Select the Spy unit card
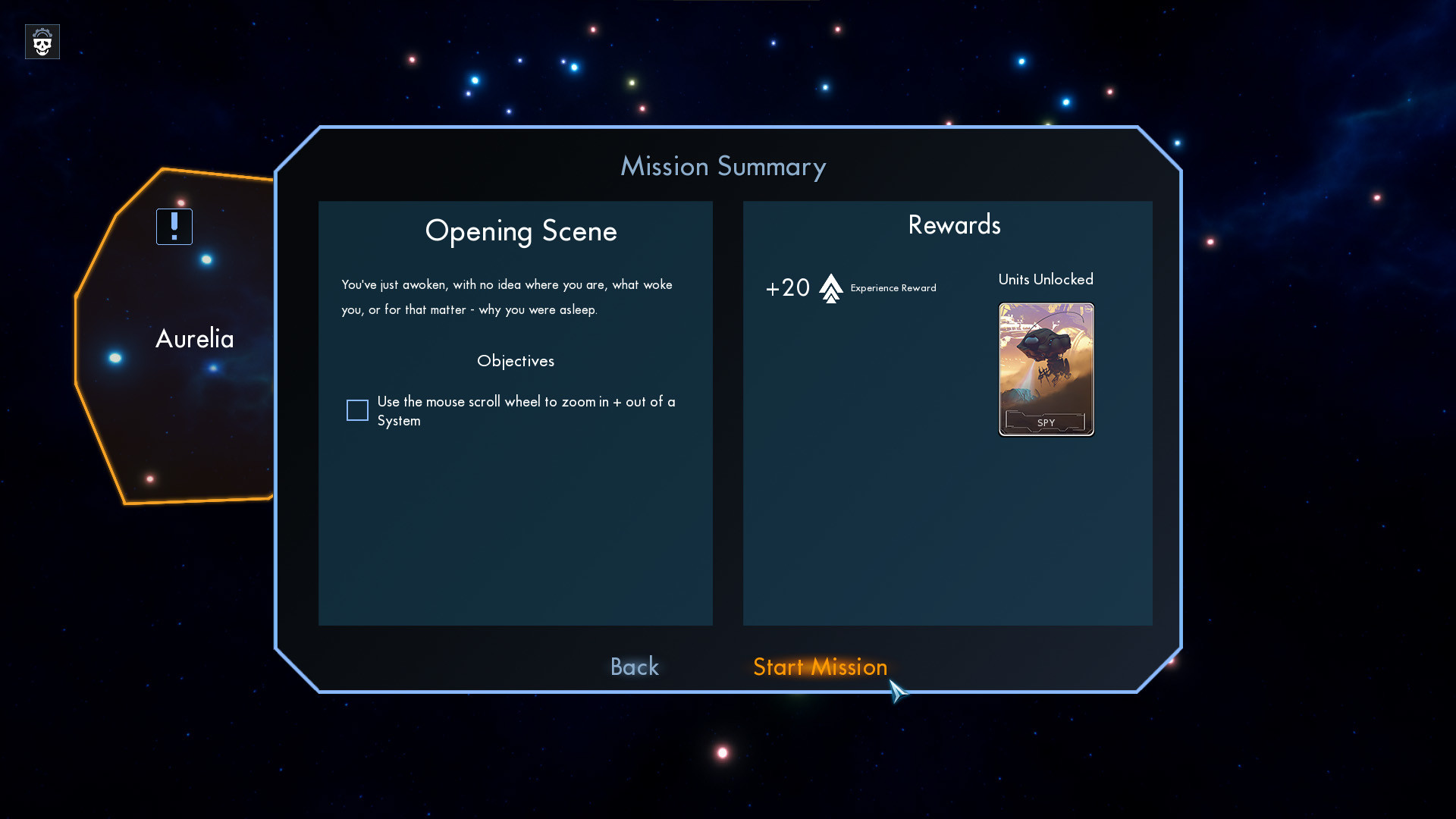Viewport: 1456px width, 819px height. [1046, 369]
